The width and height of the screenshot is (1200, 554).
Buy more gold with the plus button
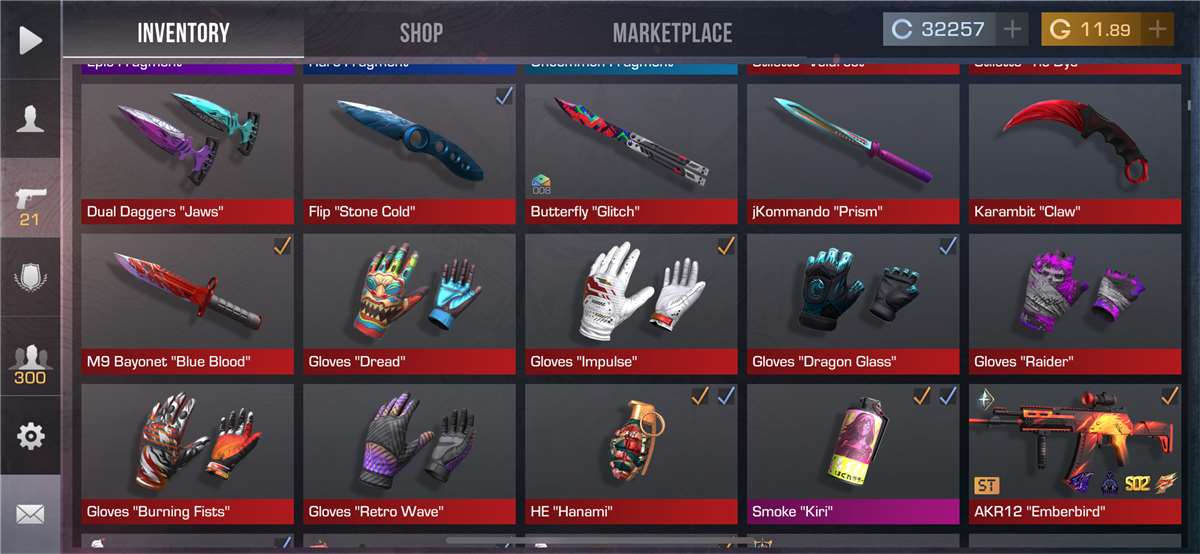pyautogui.click(x=1158, y=29)
